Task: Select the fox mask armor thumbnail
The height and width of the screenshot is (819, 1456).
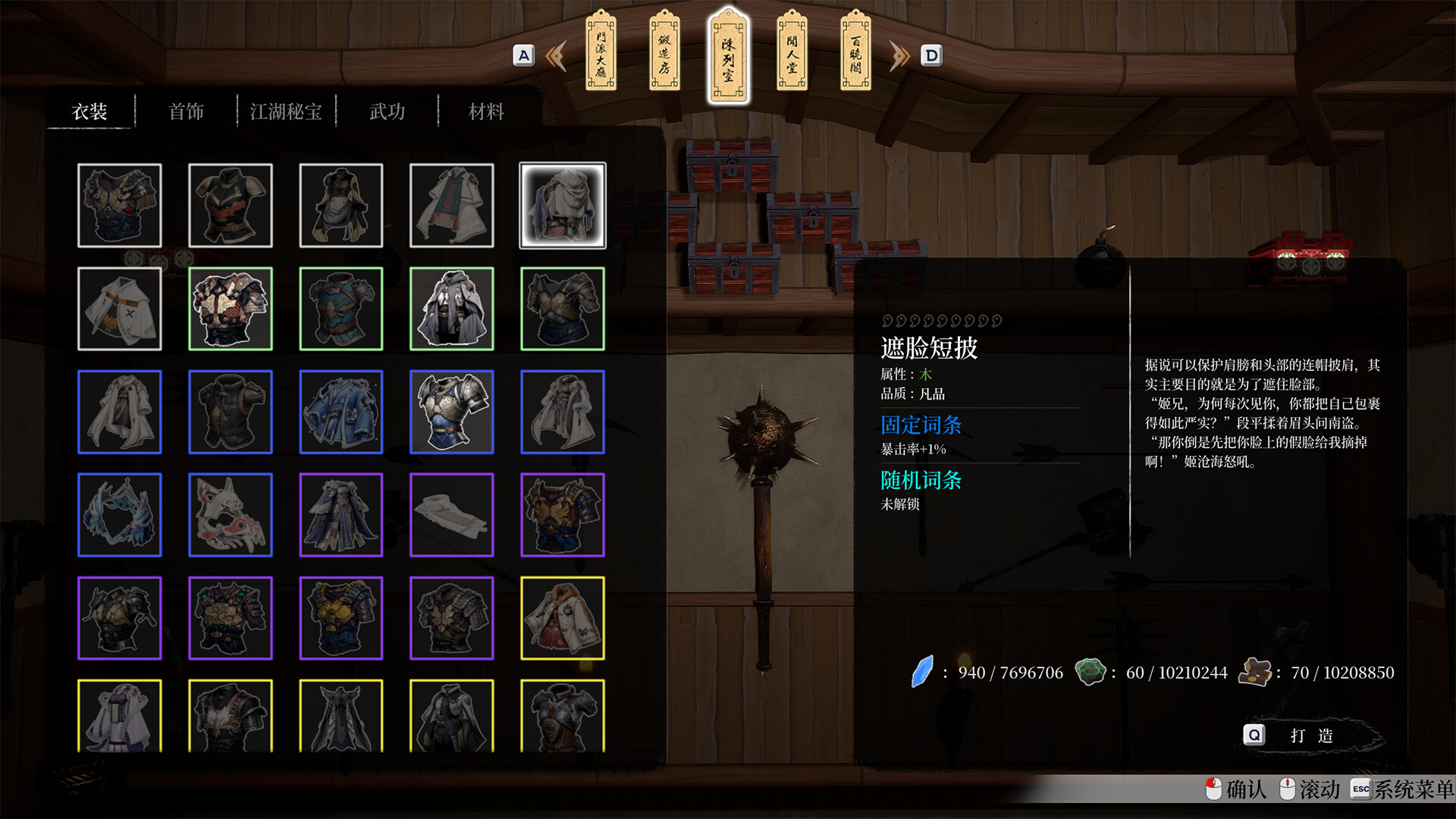Action: [231, 515]
